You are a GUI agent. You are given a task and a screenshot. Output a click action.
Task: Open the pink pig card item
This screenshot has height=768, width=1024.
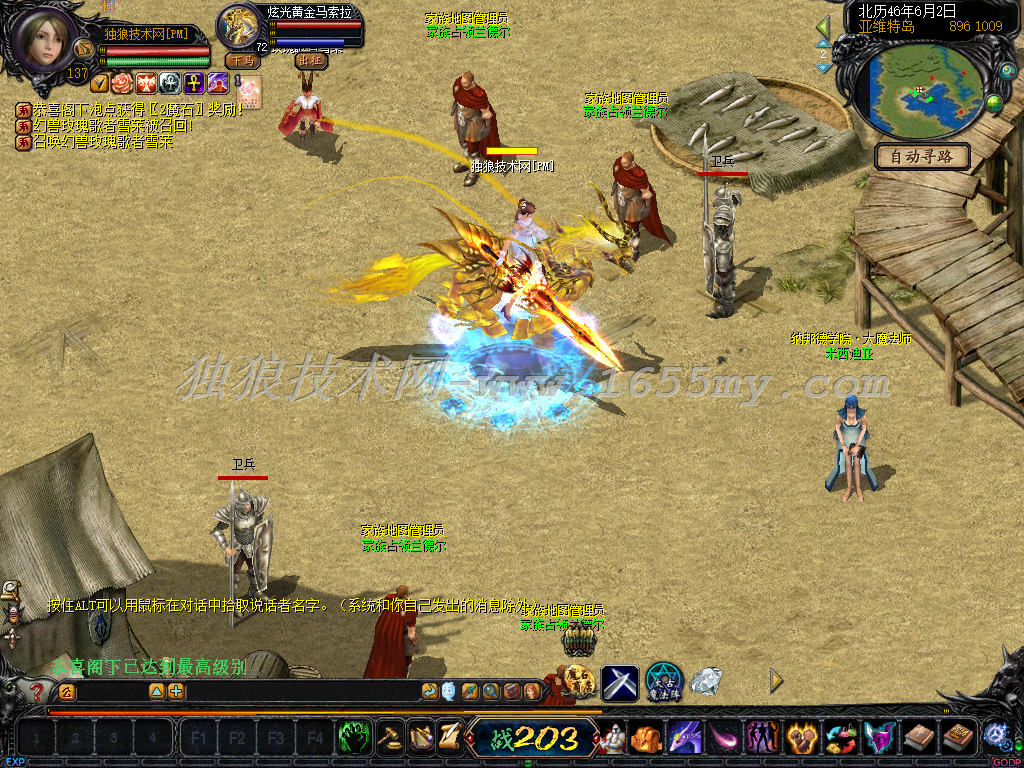tap(248, 91)
